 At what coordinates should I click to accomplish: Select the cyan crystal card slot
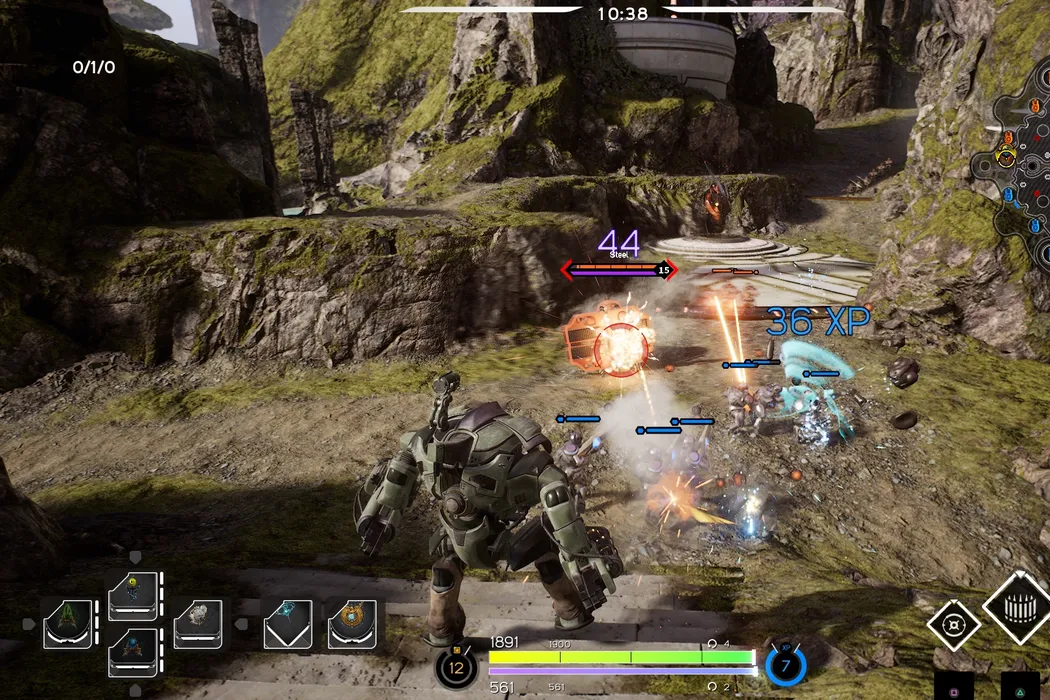click(x=288, y=624)
